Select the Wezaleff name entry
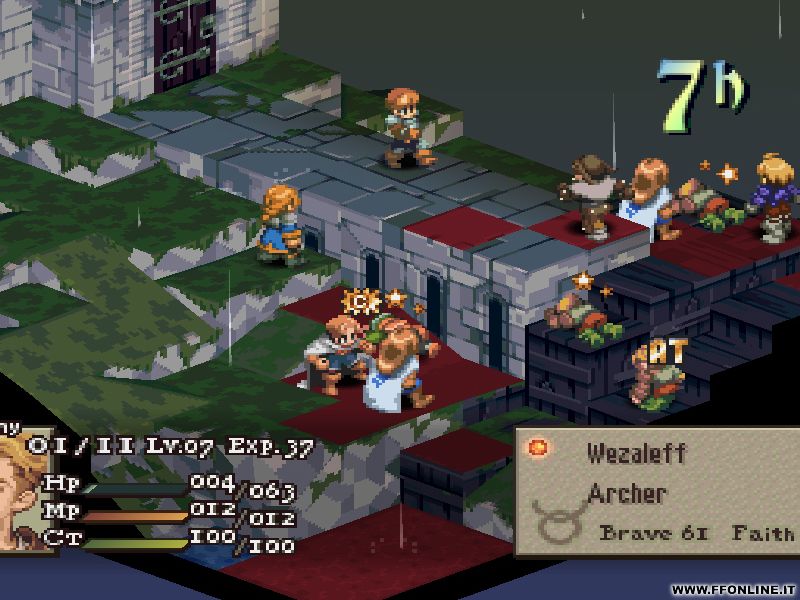 tap(637, 453)
